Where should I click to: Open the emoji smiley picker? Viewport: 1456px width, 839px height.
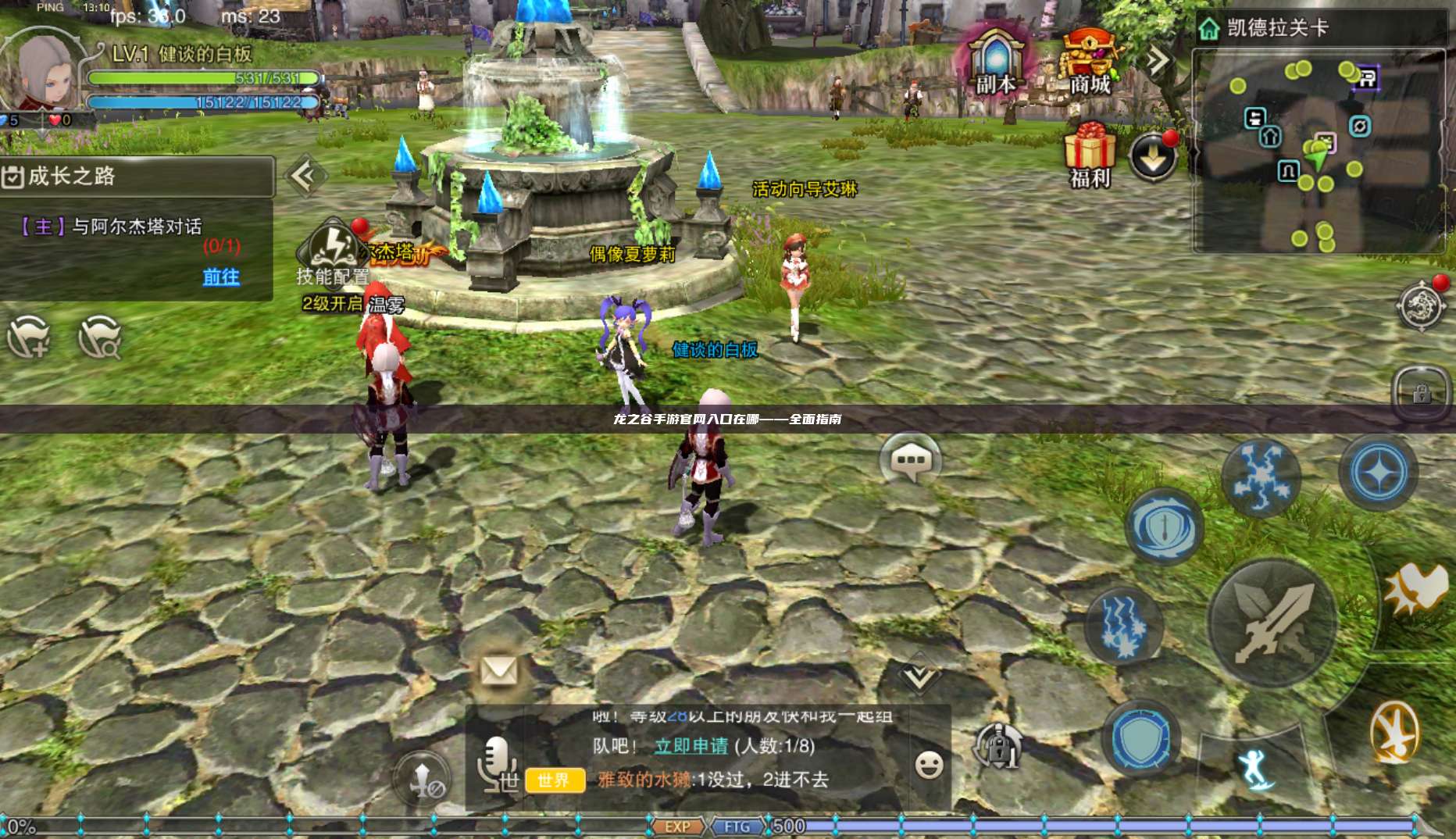click(929, 765)
